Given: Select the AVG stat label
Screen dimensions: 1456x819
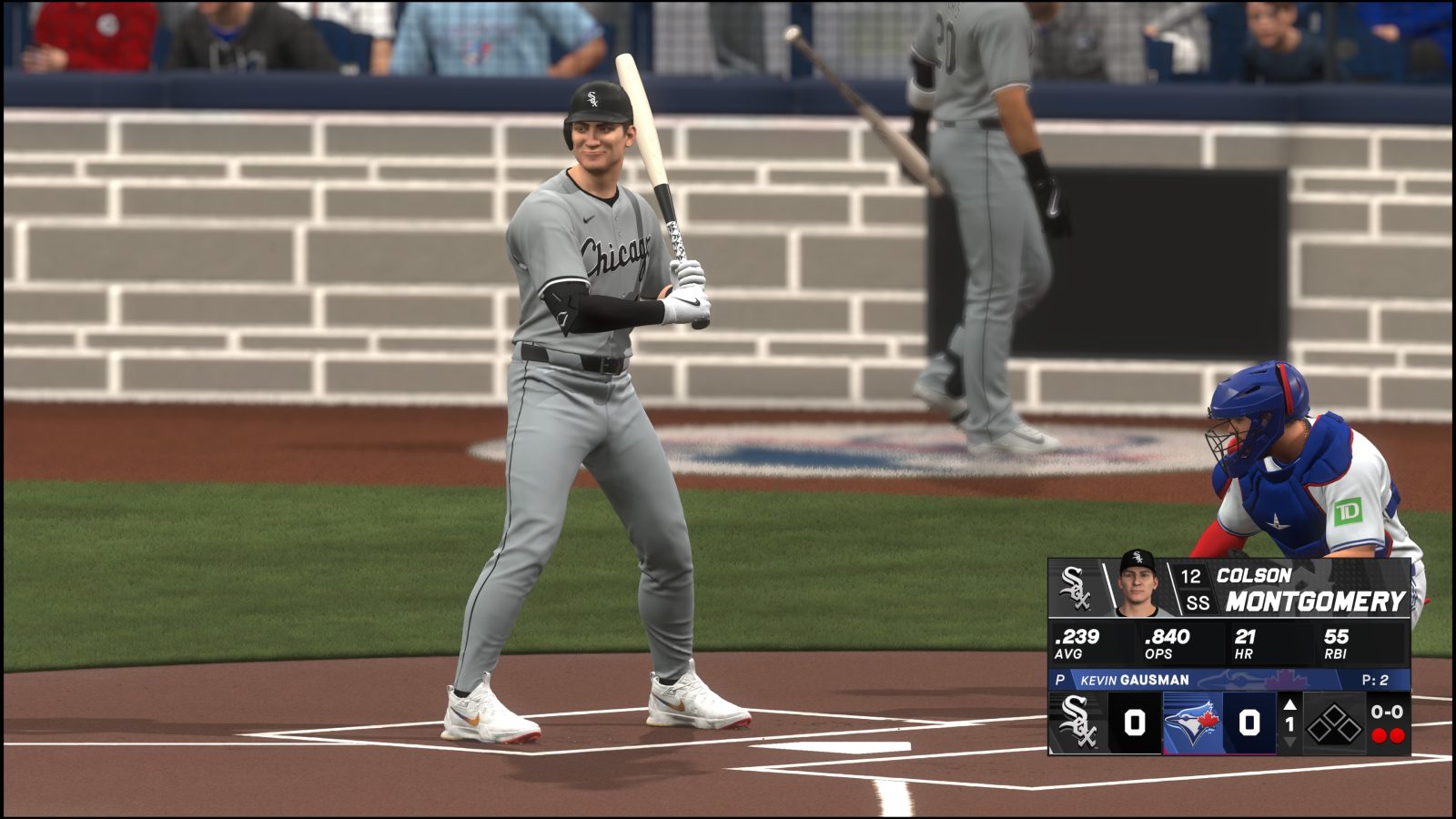Looking at the screenshot, I should coord(1068,652).
